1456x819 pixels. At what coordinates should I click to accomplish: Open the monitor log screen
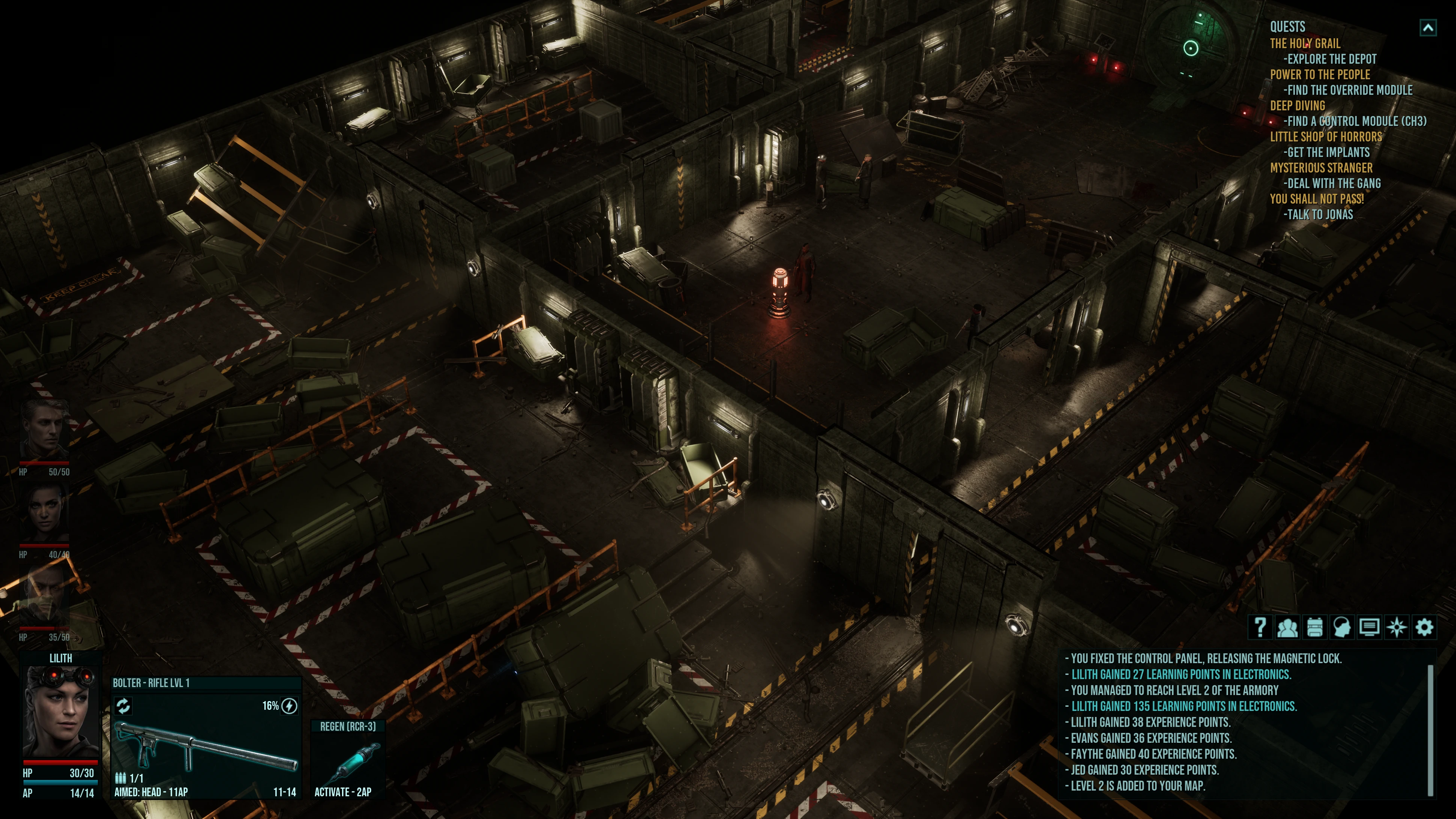(x=1369, y=627)
